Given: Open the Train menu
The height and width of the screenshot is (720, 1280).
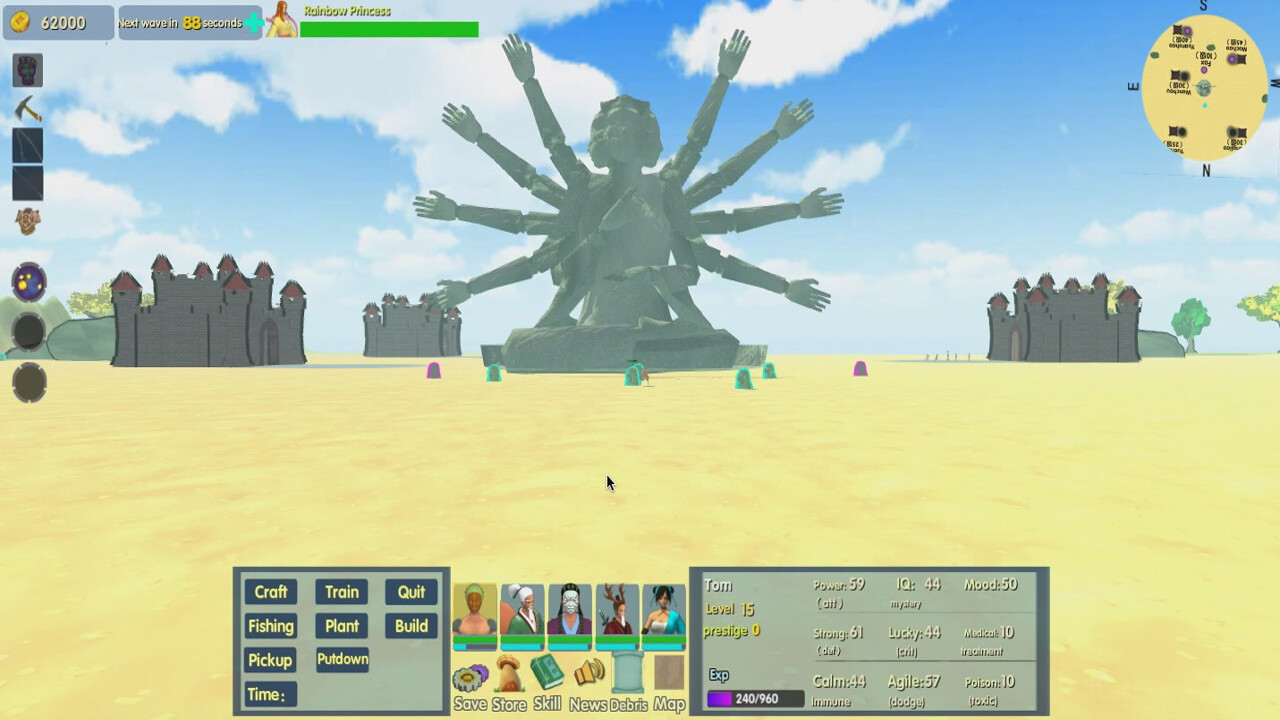Looking at the screenshot, I should (341, 591).
